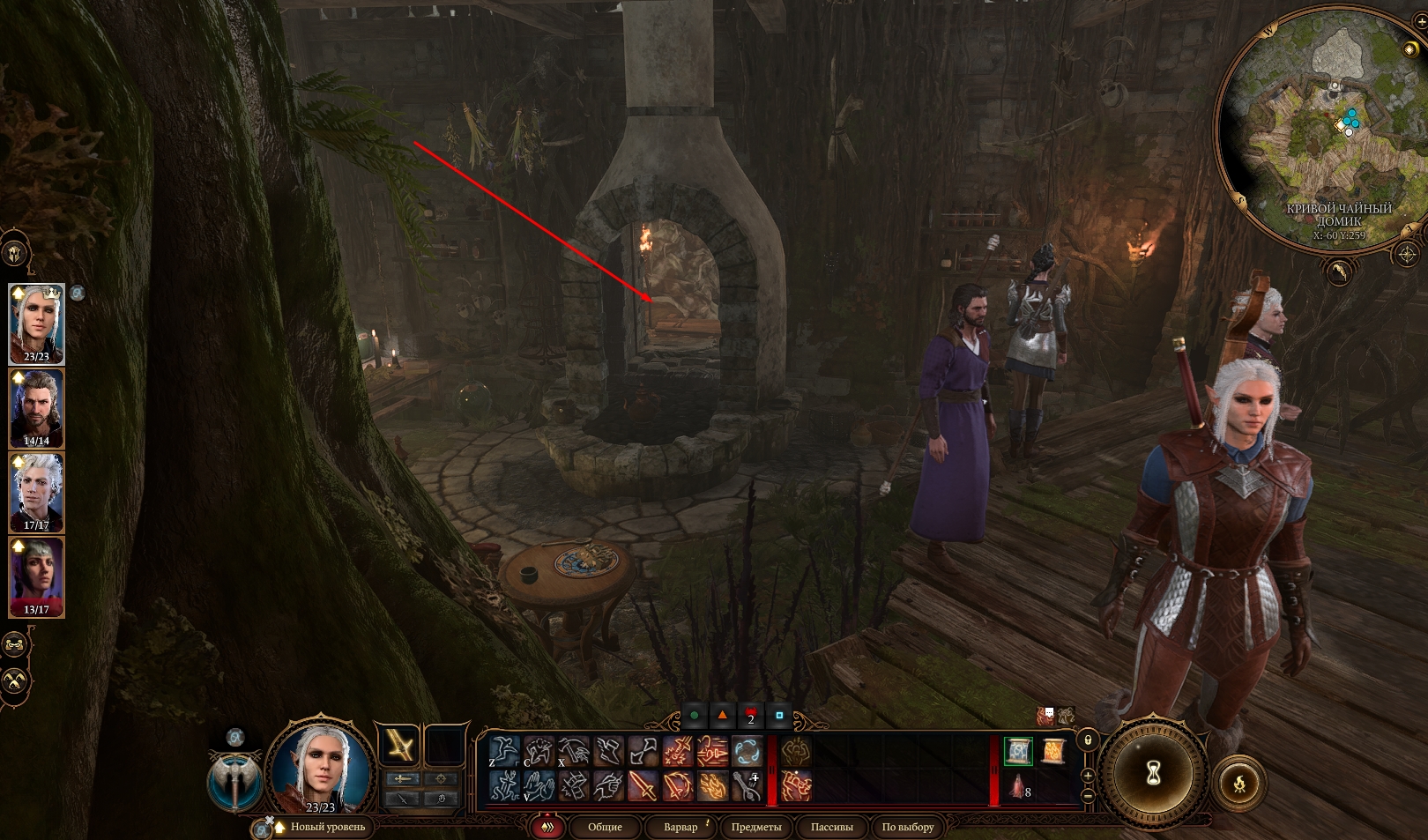
Task: Zoom in the minimap with plus button
Action: [x=1088, y=776]
